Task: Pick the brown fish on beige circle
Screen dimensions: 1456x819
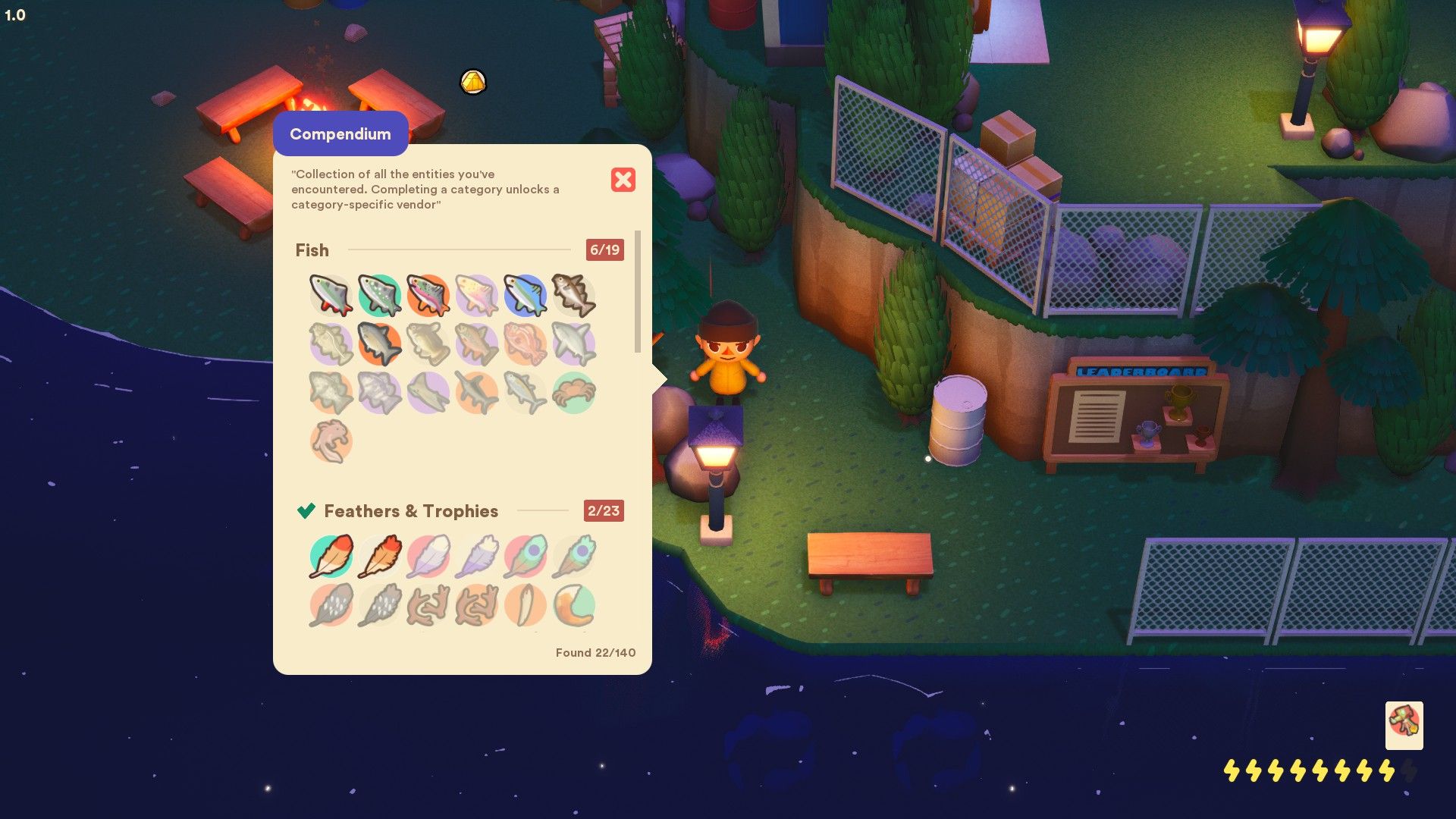Action: point(574,295)
